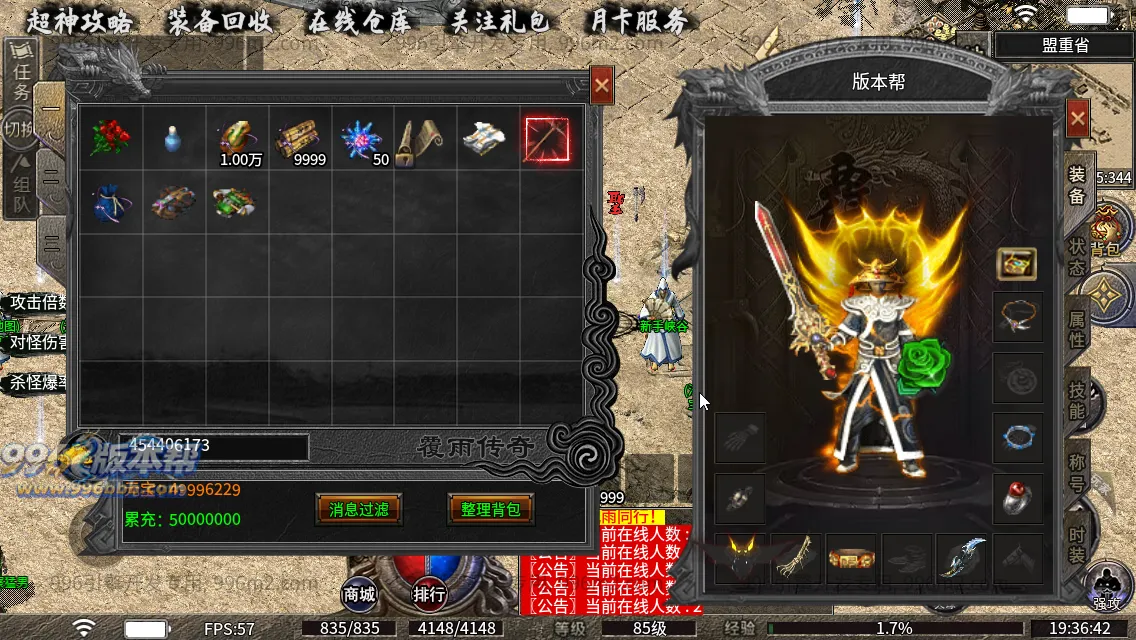Switch to the 状态 tab

1077,258
